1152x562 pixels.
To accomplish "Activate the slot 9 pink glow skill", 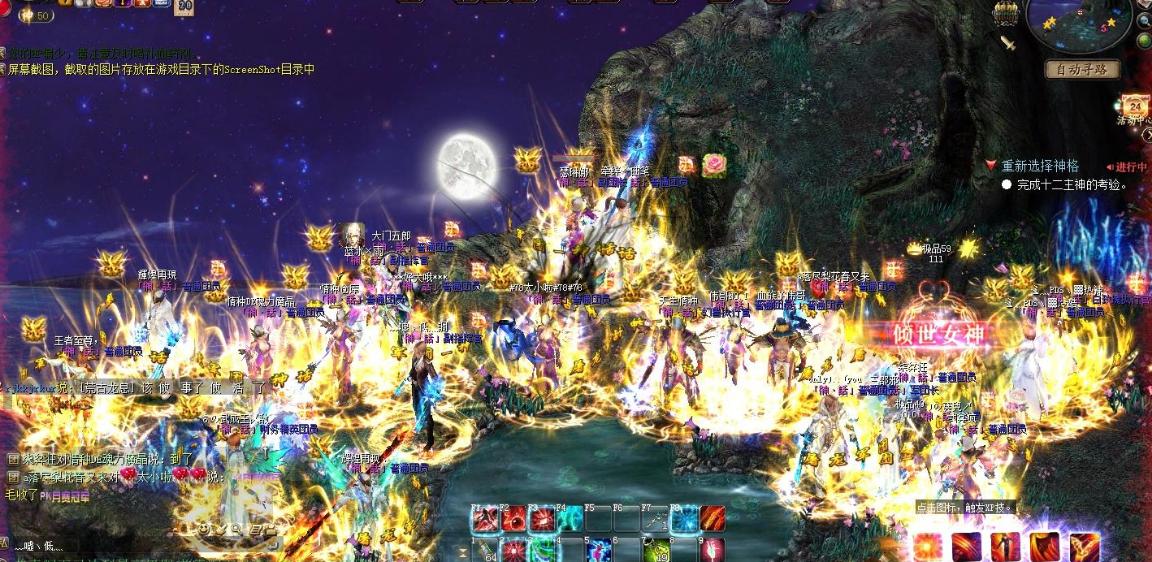I will point(712,551).
